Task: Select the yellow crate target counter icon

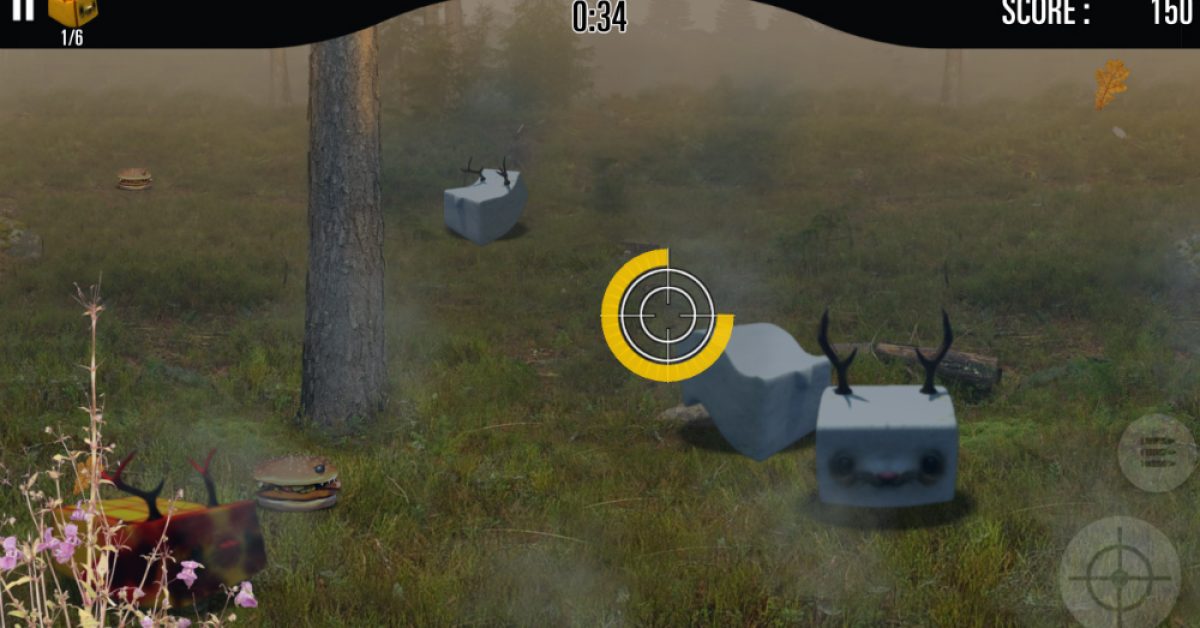Action: 73,12
